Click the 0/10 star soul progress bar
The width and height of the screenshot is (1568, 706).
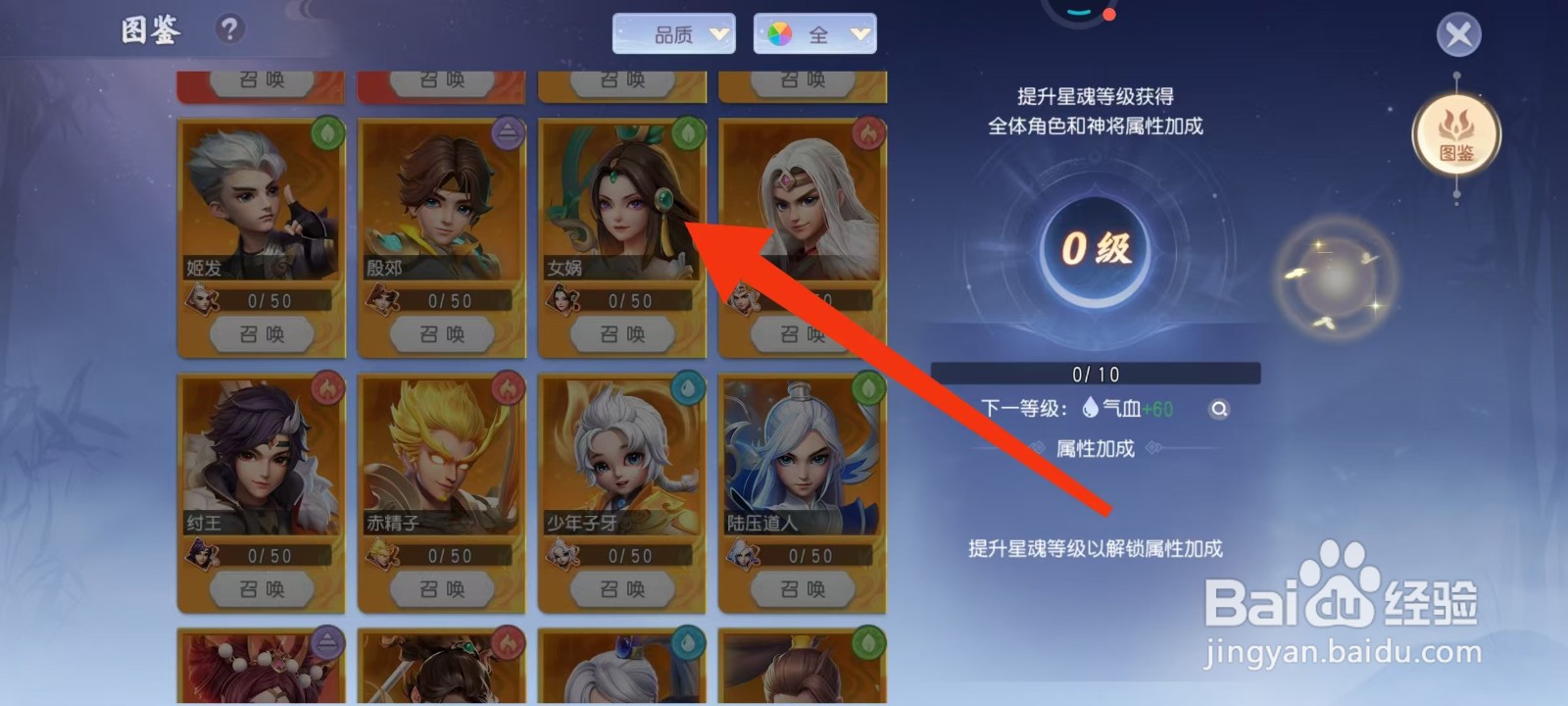pos(1098,373)
